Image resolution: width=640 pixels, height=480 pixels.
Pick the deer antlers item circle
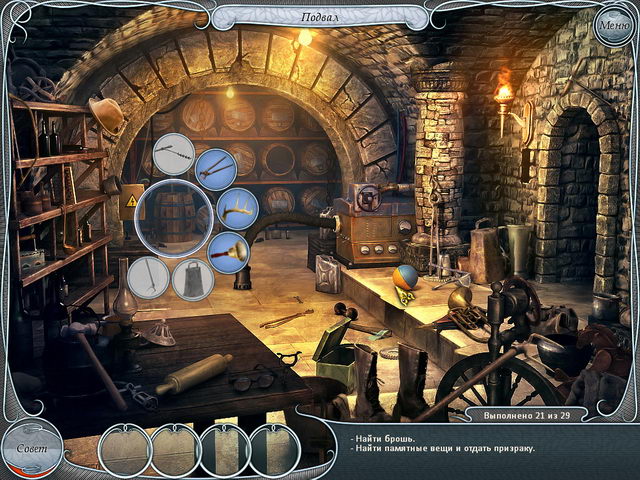coord(237,209)
